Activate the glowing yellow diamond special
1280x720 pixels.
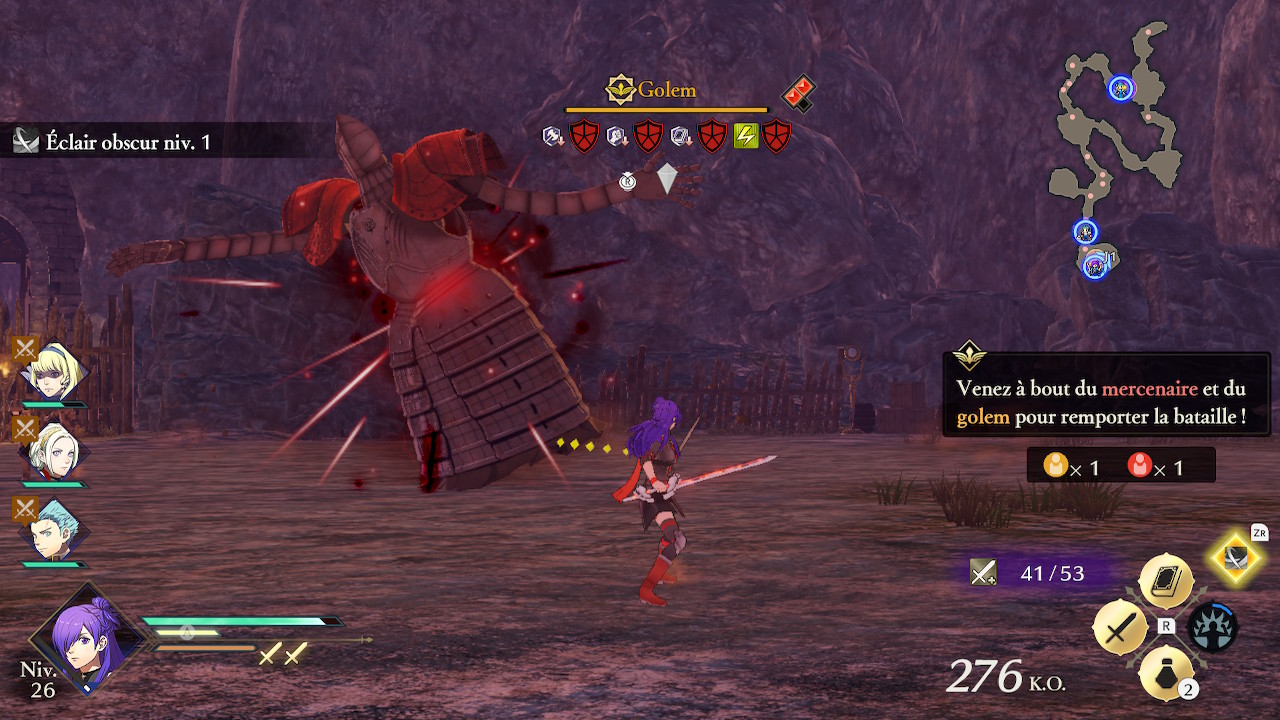coord(1237,557)
